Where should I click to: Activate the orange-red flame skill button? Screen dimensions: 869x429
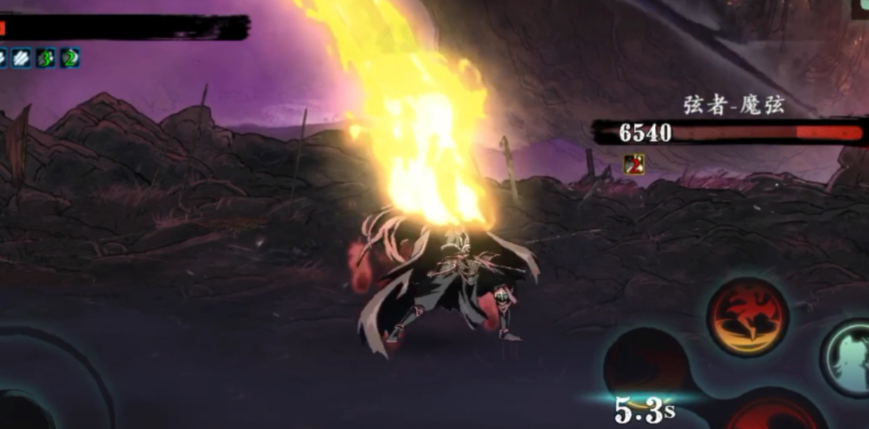pos(747,316)
